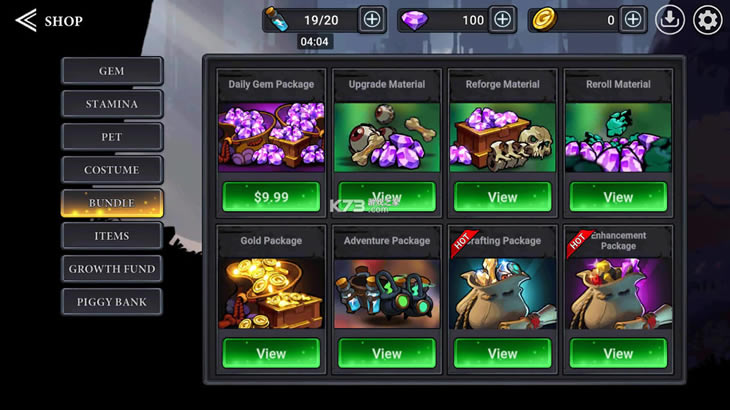Add purple gems with the plus button
The height and width of the screenshot is (410, 730).
point(502,19)
